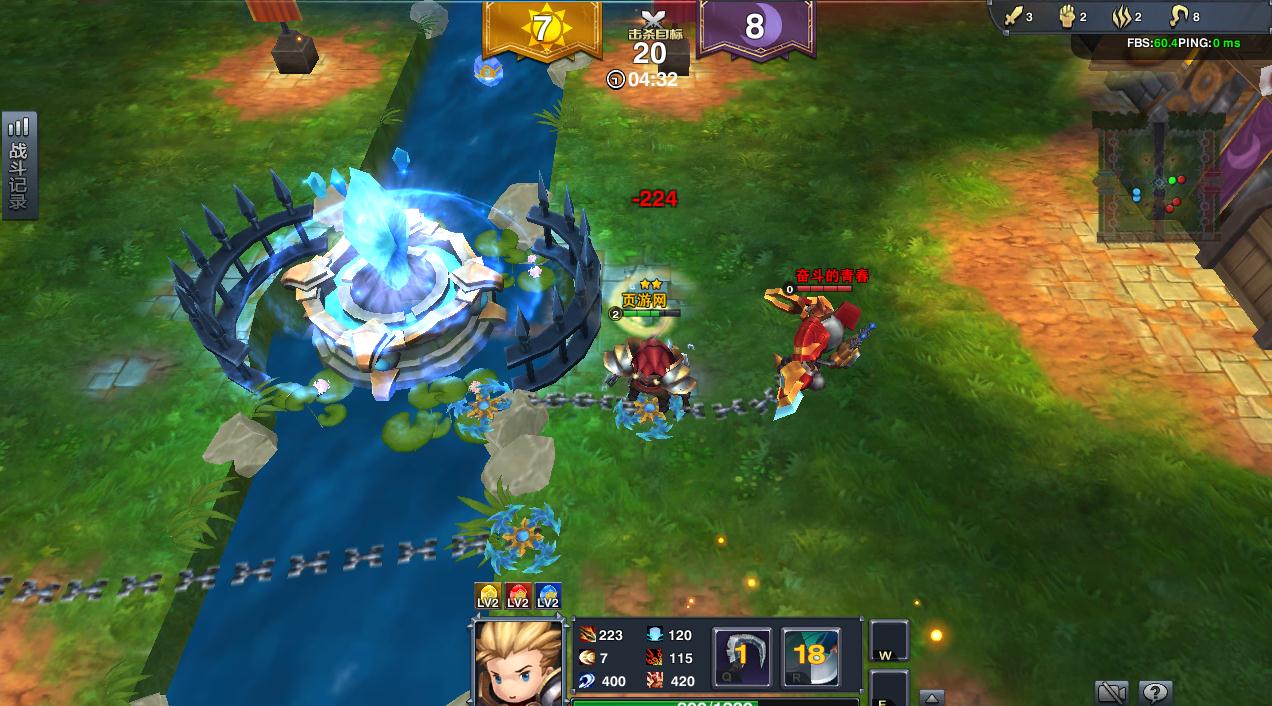Activate the R axe blade ability

810,657
